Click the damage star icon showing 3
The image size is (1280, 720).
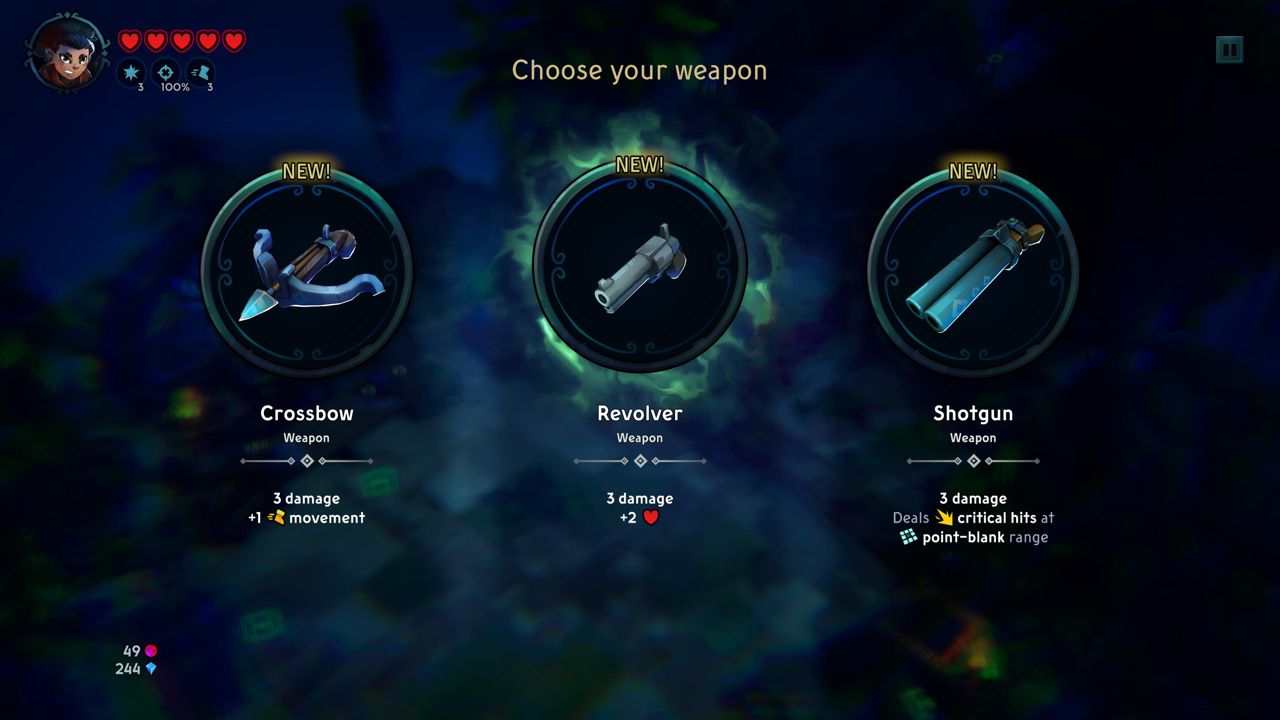click(131, 70)
